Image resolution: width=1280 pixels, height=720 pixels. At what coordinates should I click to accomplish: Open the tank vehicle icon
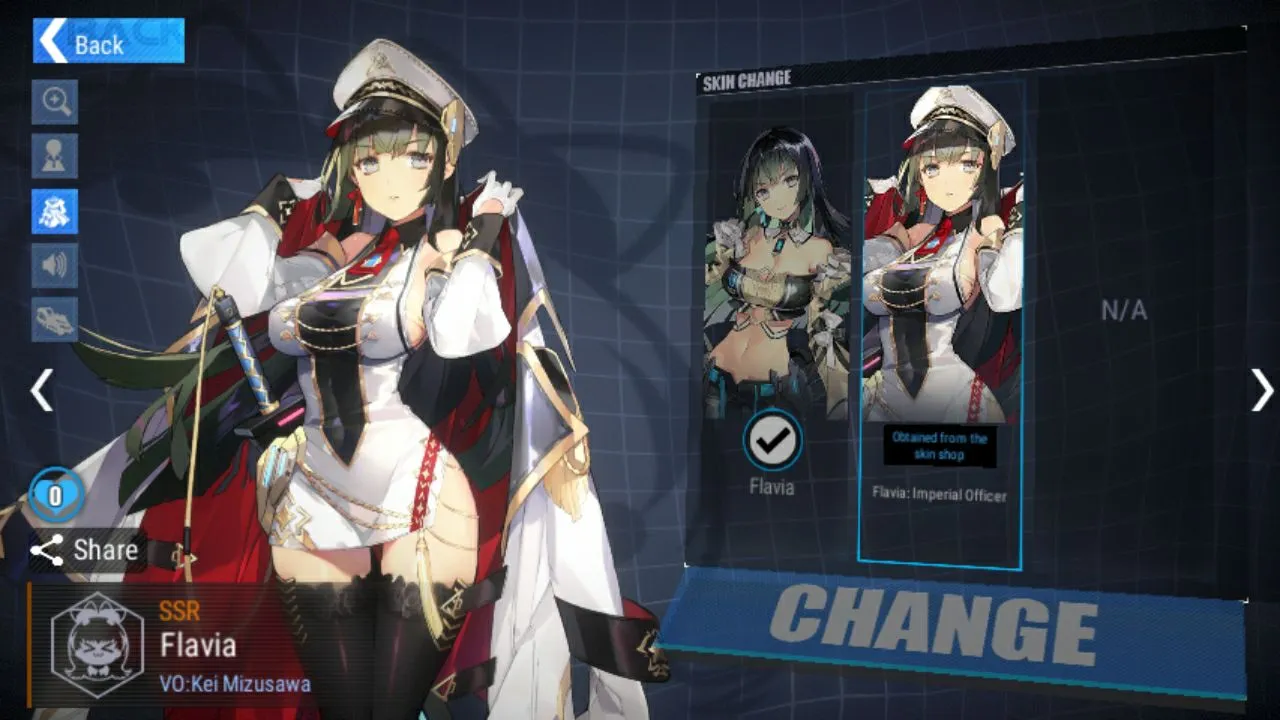(55, 319)
